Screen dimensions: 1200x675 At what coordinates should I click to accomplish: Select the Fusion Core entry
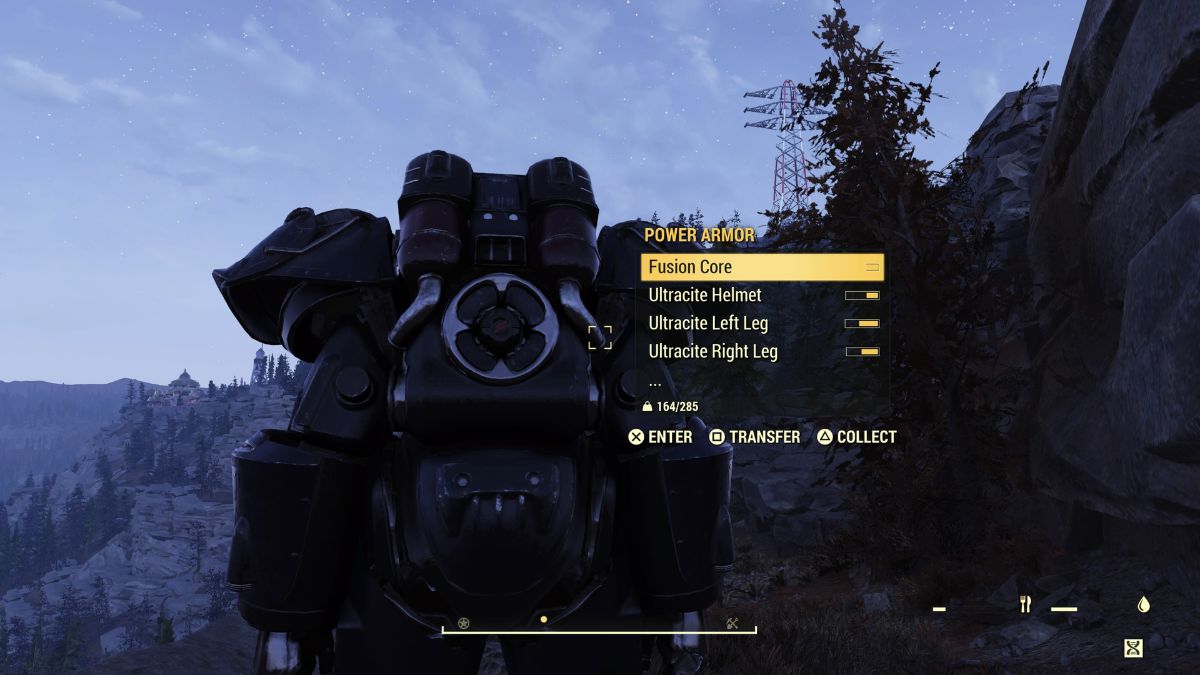tap(762, 267)
